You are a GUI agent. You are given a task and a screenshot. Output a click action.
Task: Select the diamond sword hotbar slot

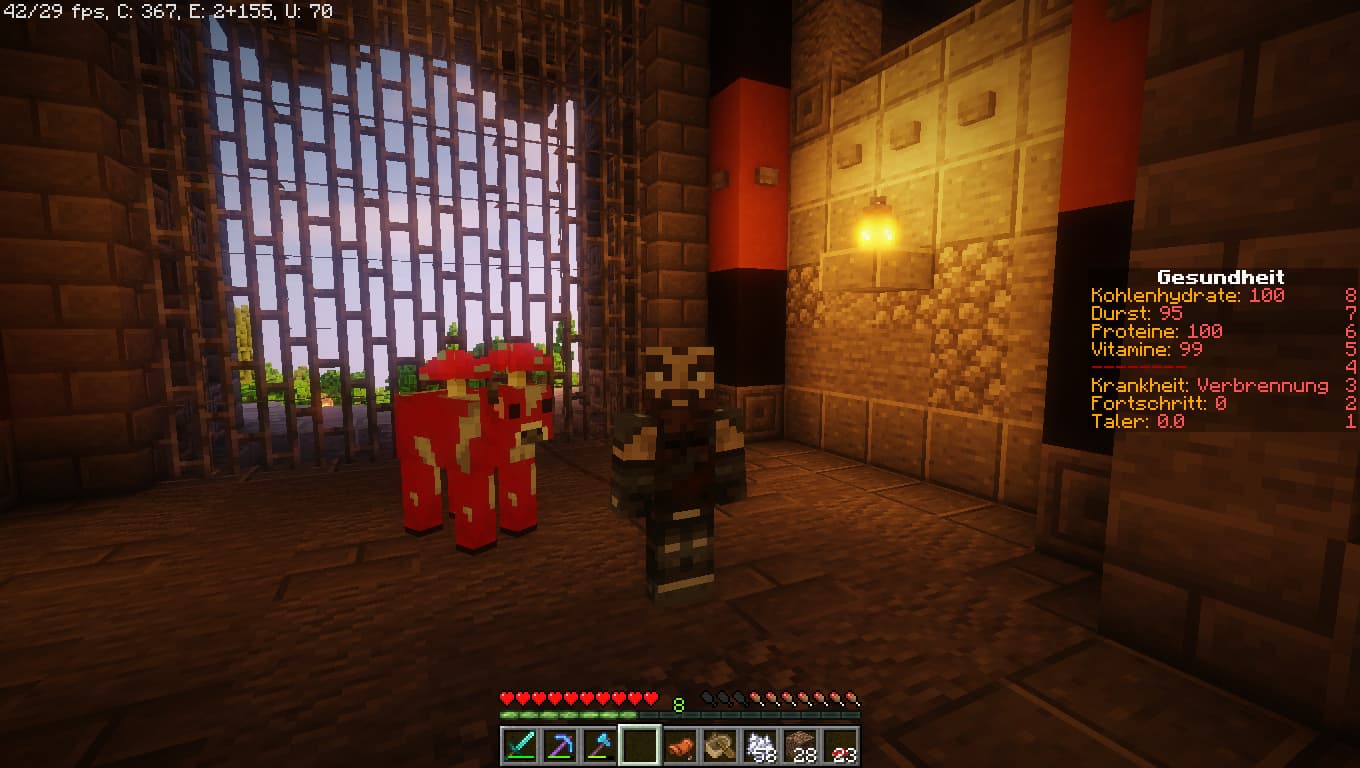click(x=518, y=745)
